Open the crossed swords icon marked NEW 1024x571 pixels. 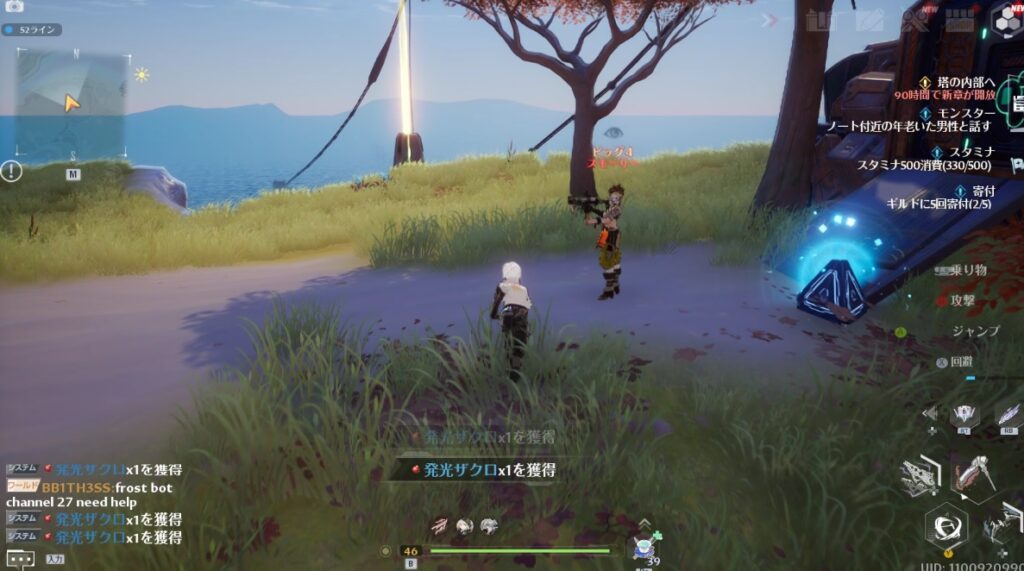click(914, 18)
